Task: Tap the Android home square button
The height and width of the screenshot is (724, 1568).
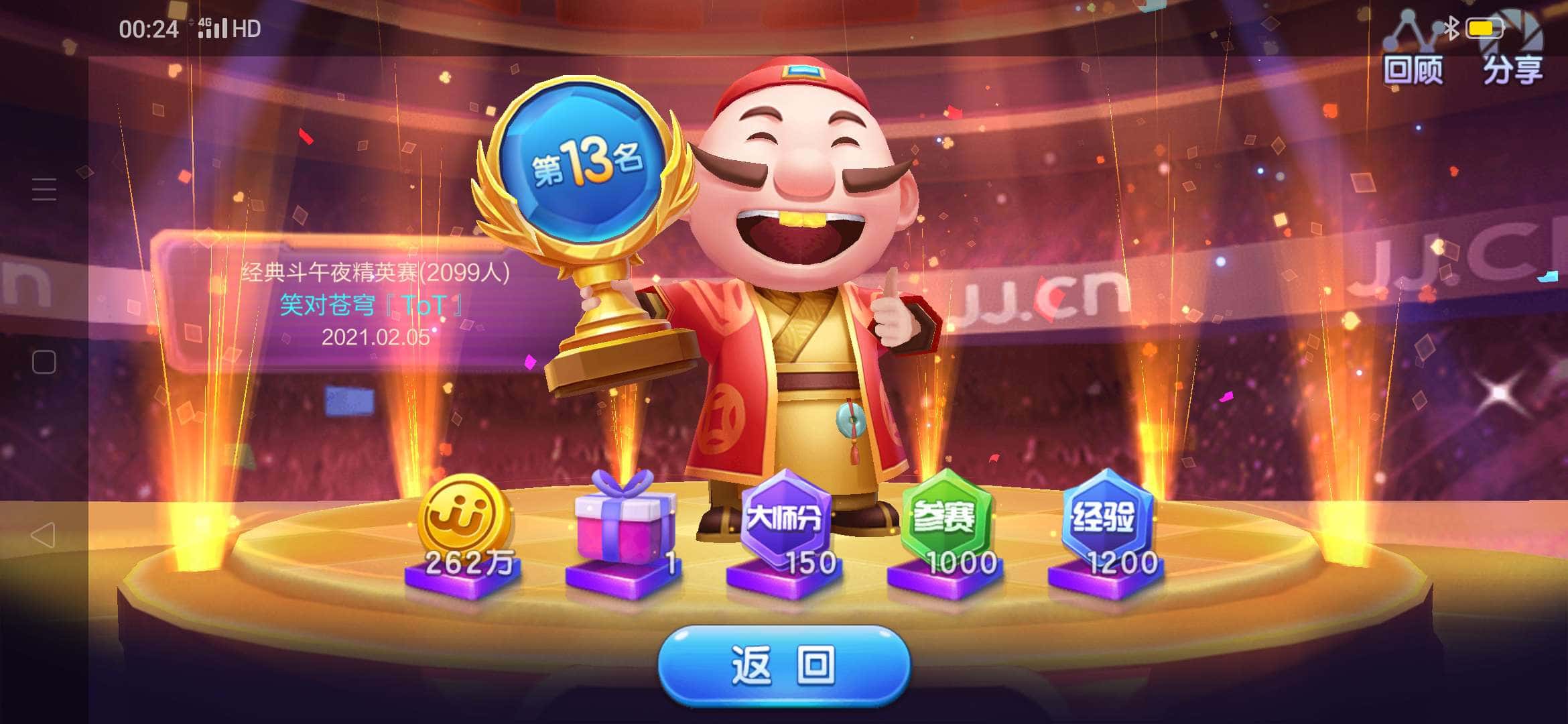Action: [x=44, y=362]
